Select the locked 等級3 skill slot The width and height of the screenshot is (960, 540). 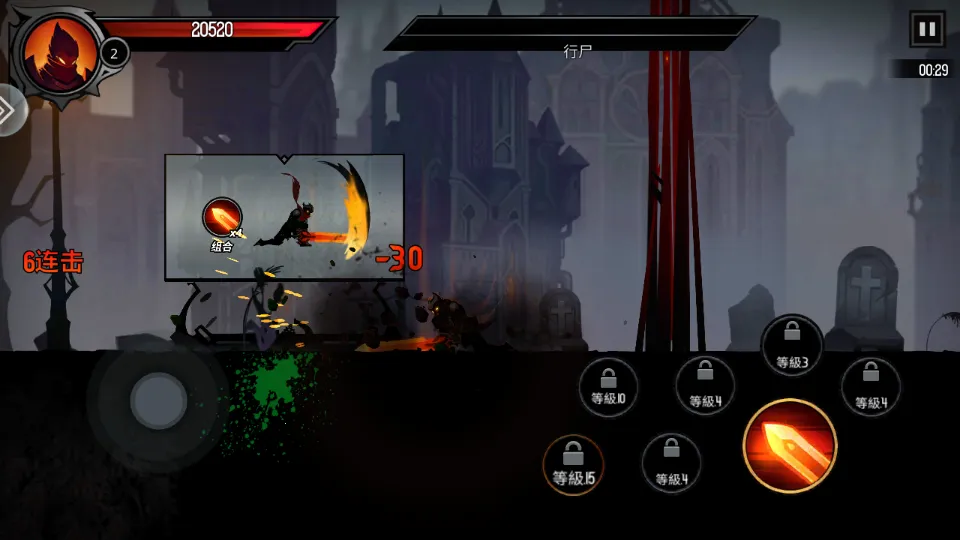click(792, 345)
